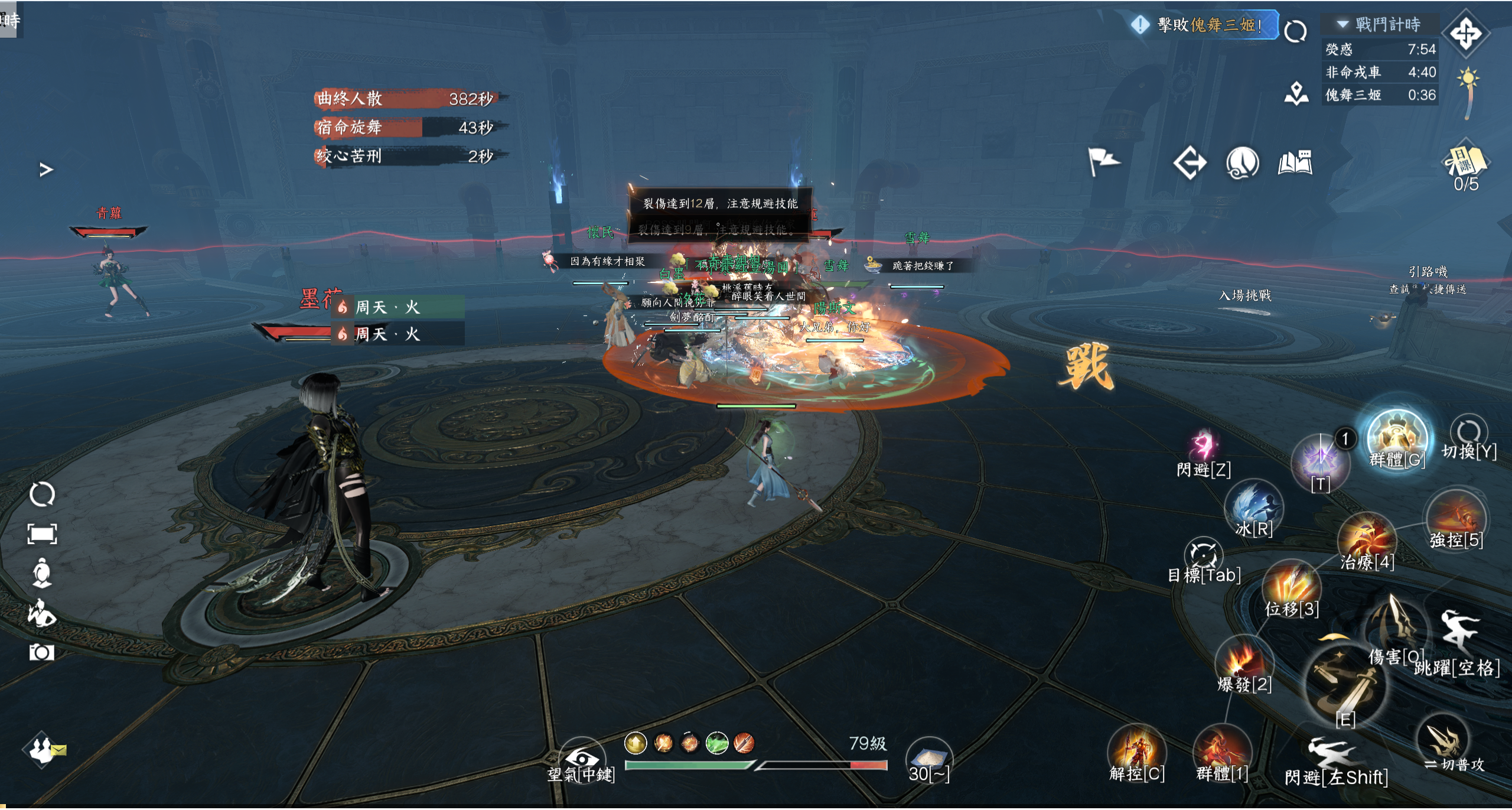Viewport: 1512px width, 810px height.
Task: Use the 治療[4] healing skill
Action: (x=1366, y=542)
